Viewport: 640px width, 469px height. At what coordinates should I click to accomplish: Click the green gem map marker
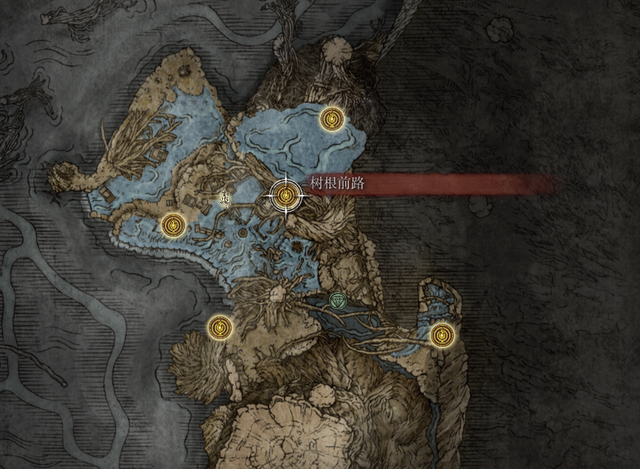[x=339, y=301]
